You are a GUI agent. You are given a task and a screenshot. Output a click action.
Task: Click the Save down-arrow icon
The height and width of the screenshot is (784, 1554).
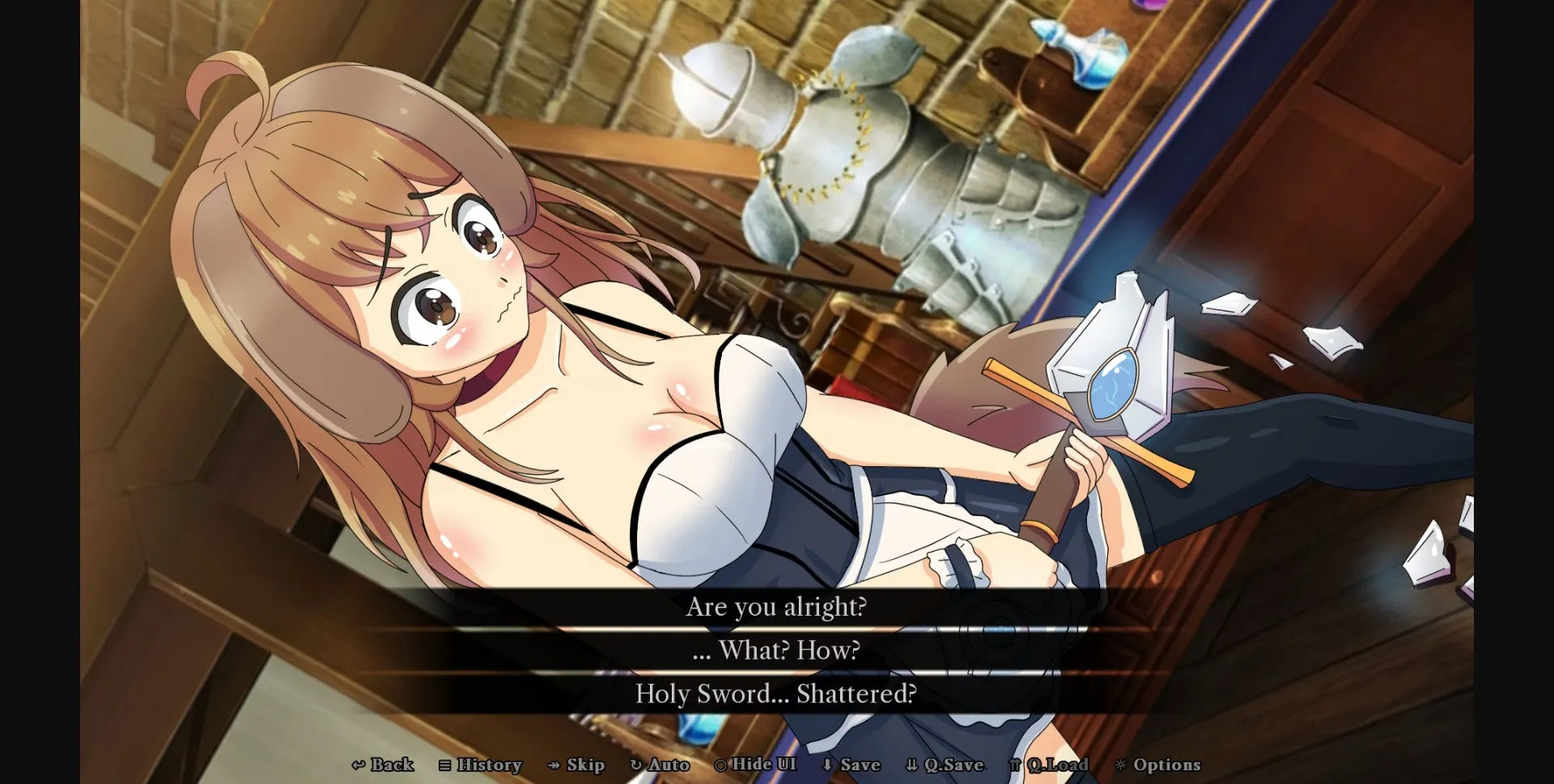pyautogui.click(x=828, y=765)
